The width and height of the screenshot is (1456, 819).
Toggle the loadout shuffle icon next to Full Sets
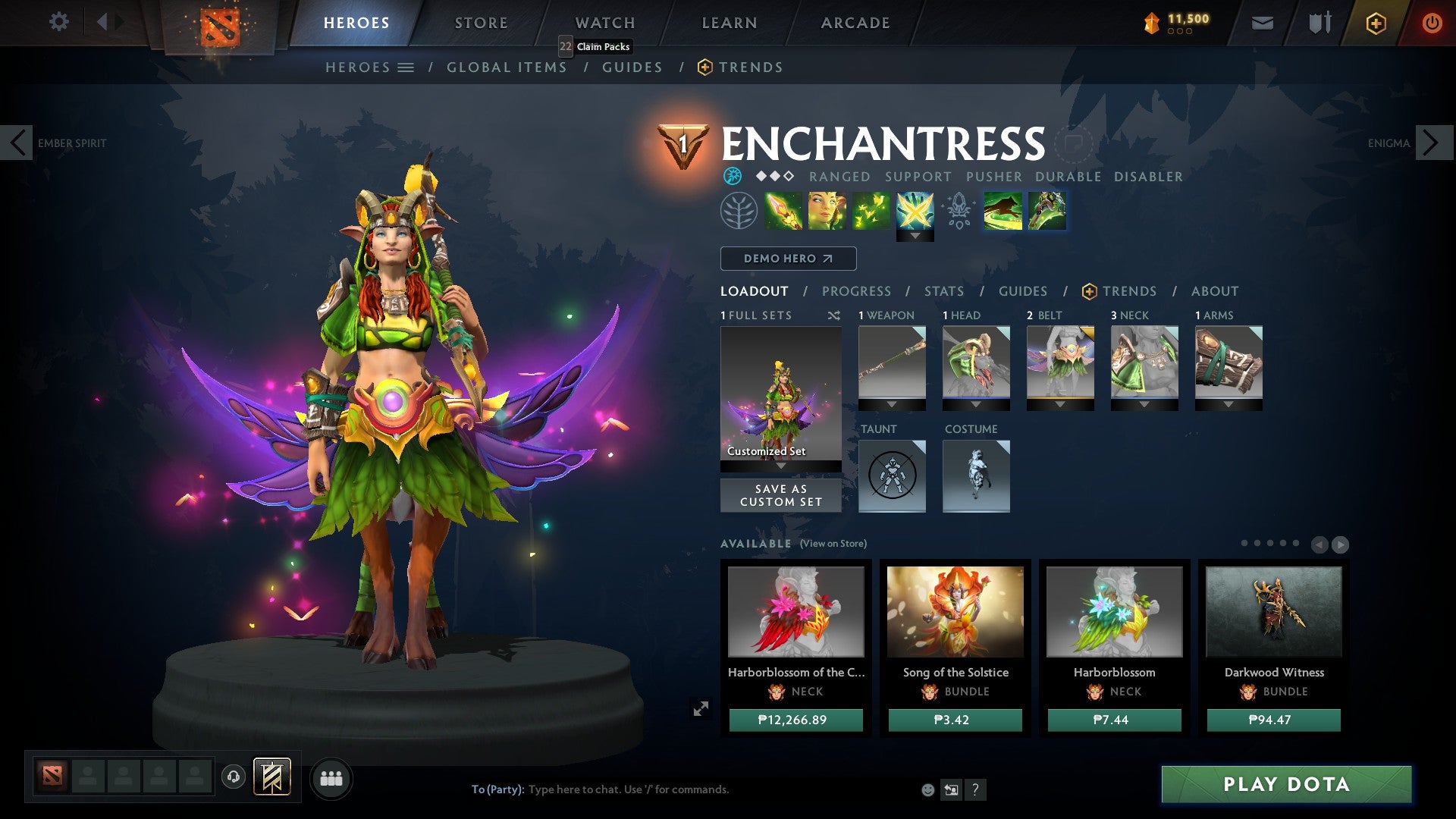point(834,315)
